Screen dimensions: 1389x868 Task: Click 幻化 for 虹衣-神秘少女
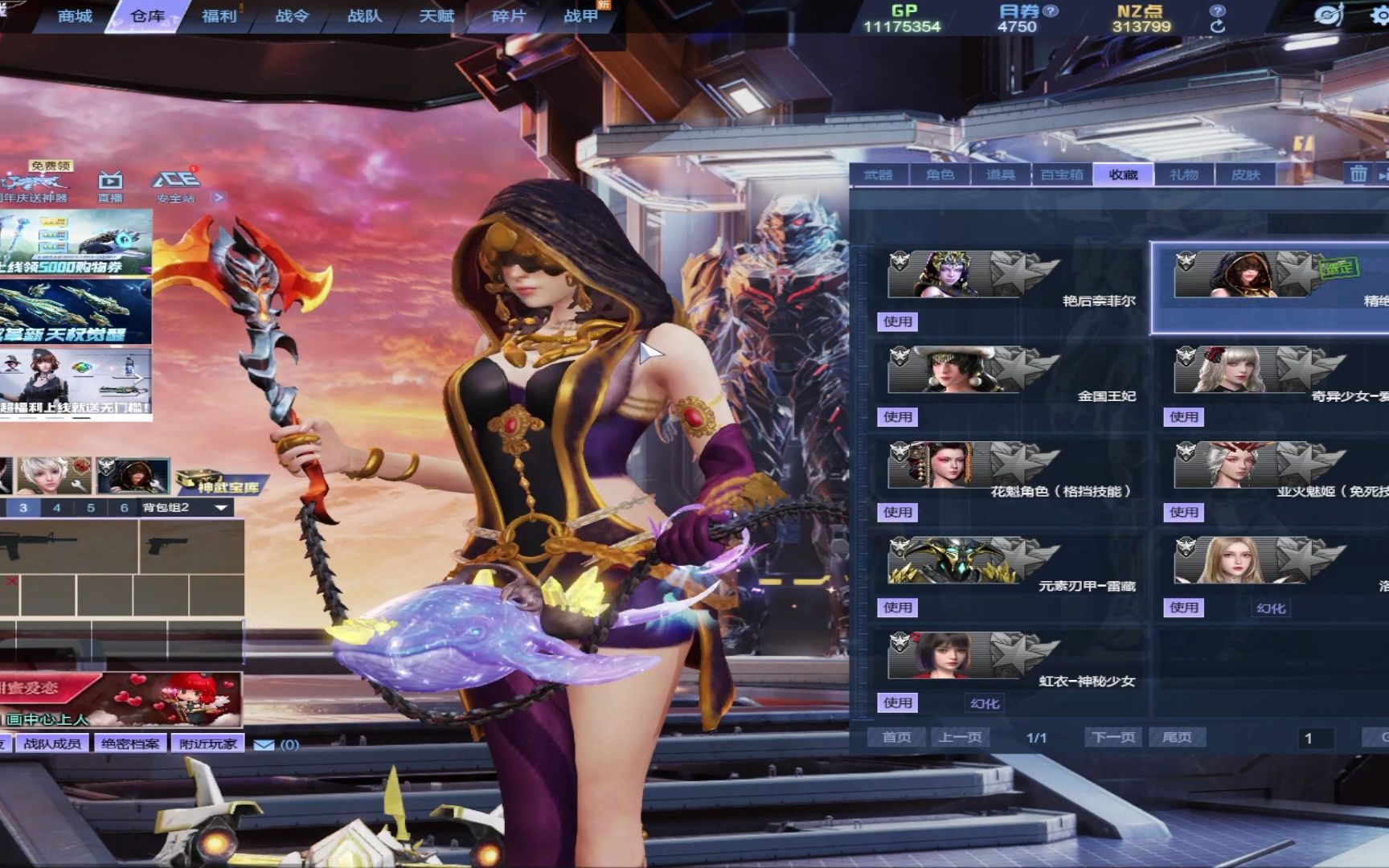pos(985,703)
